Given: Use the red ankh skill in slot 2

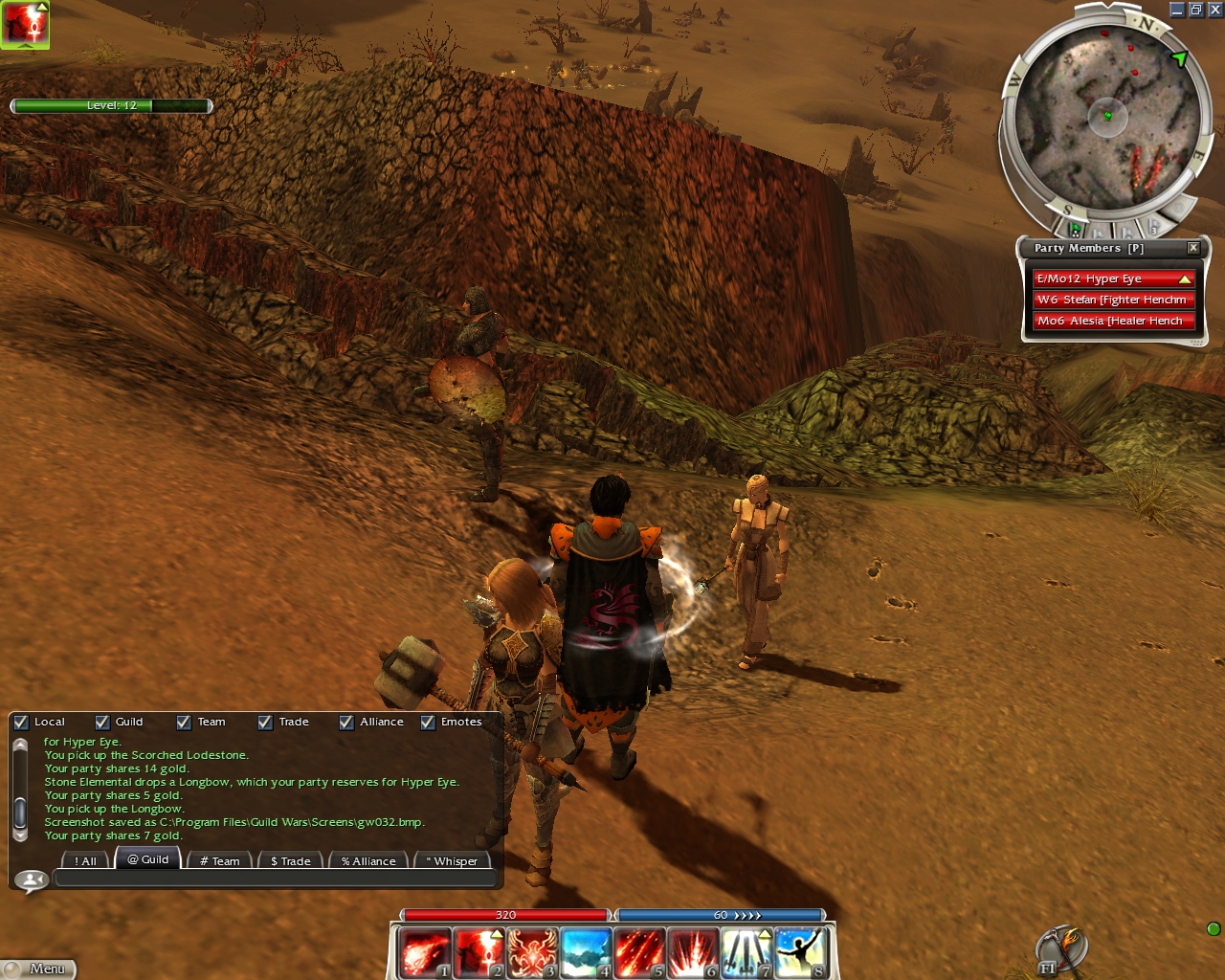Looking at the screenshot, I should point(479,952).
